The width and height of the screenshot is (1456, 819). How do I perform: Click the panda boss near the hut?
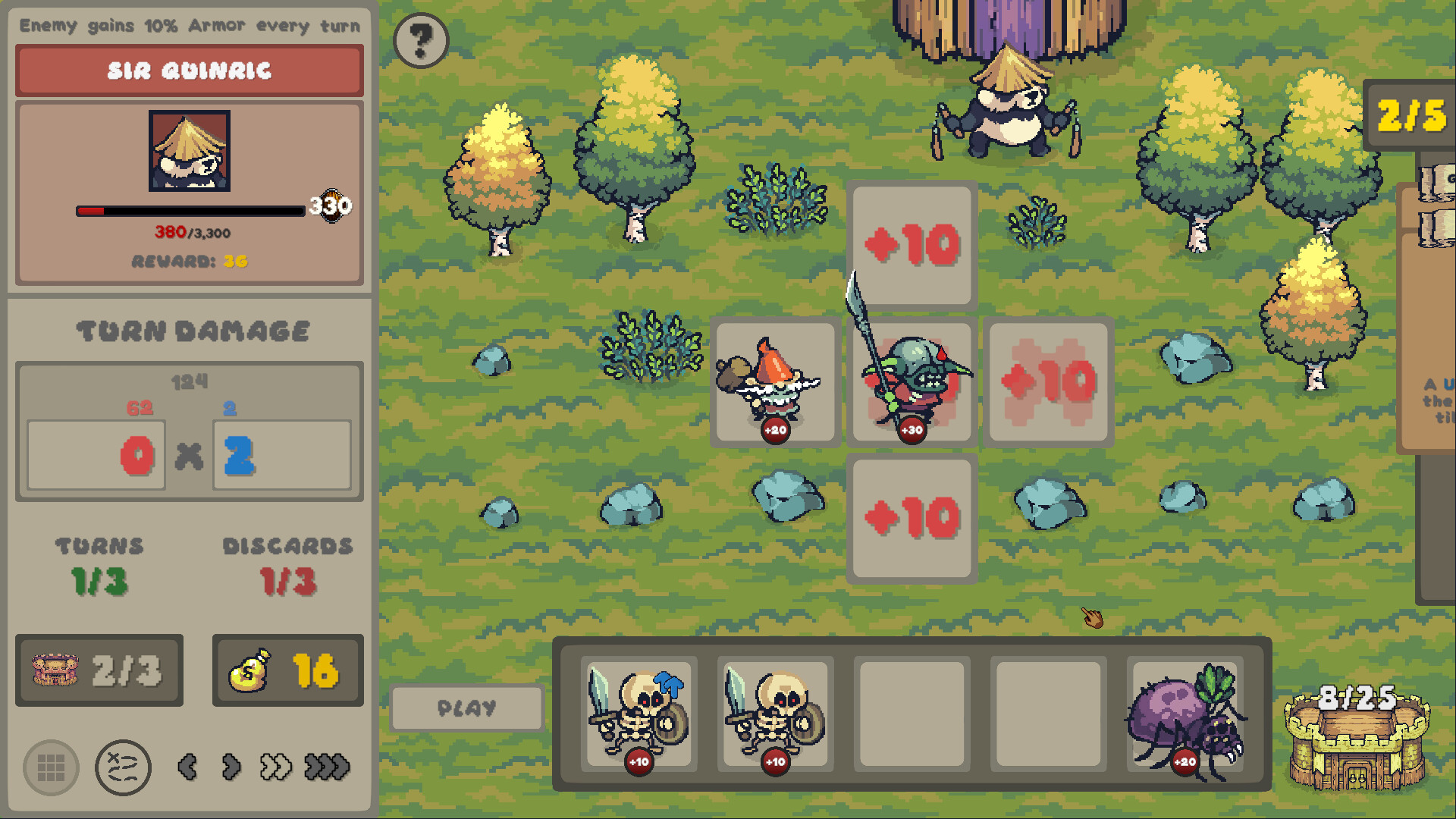(1009, 114)
